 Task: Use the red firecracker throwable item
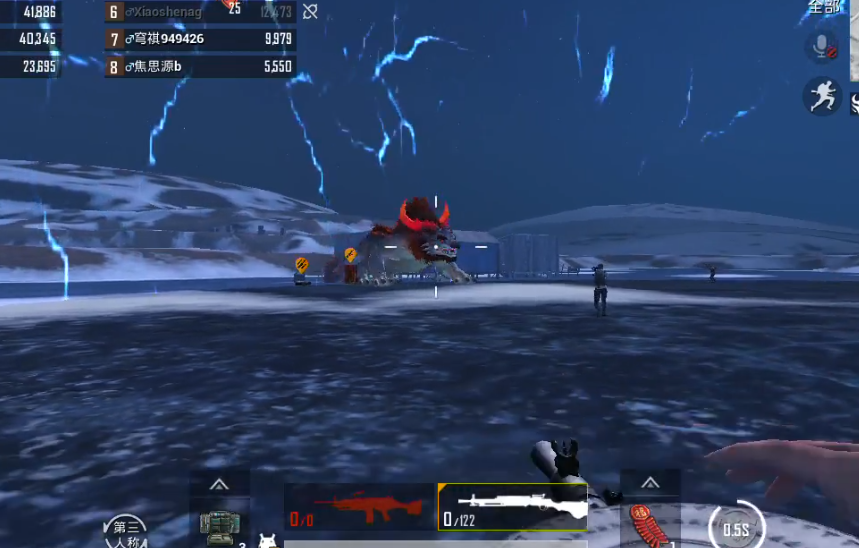click(649, 526)
